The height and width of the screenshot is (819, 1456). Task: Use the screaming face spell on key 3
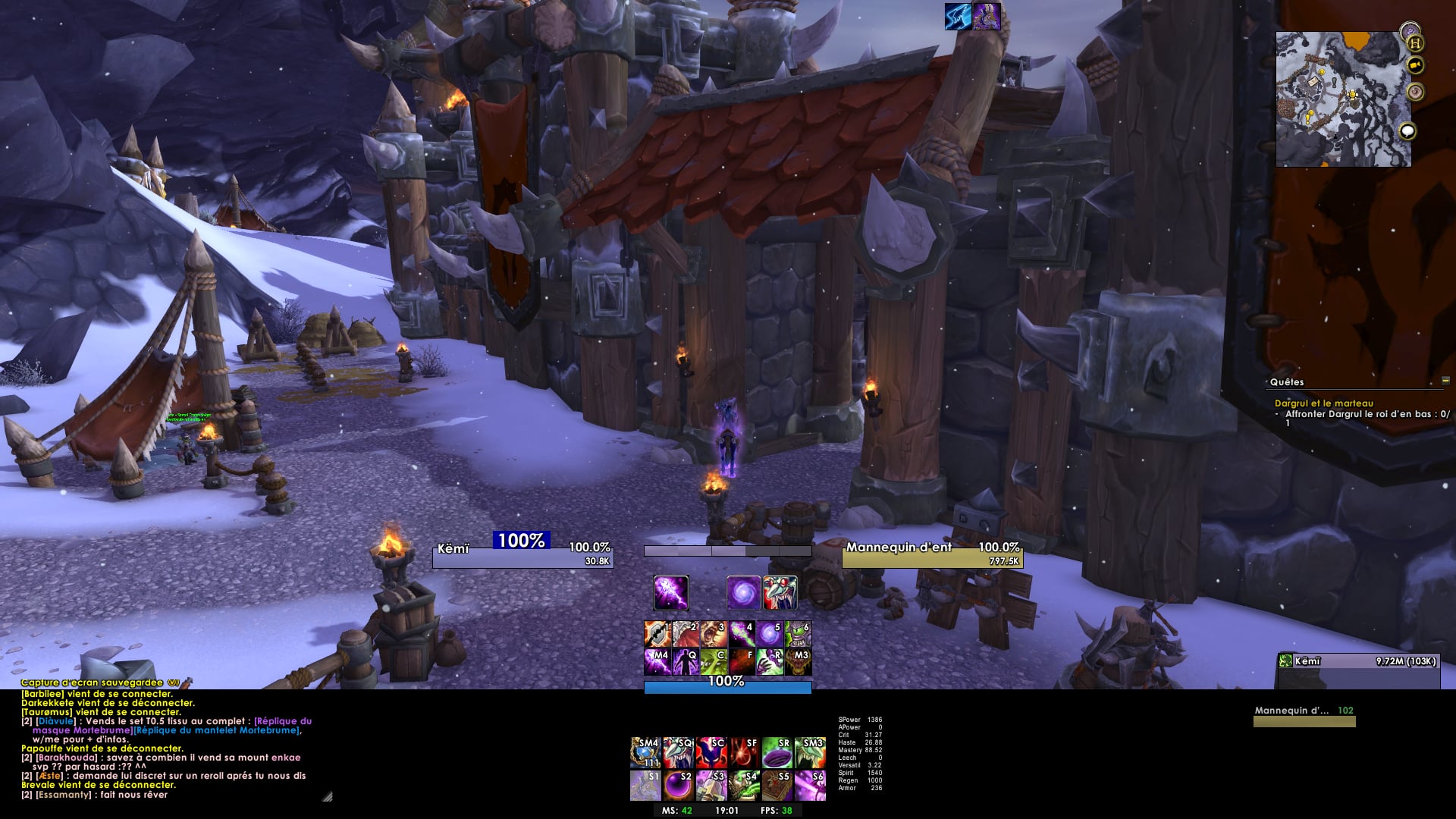(x=714, y=633)
